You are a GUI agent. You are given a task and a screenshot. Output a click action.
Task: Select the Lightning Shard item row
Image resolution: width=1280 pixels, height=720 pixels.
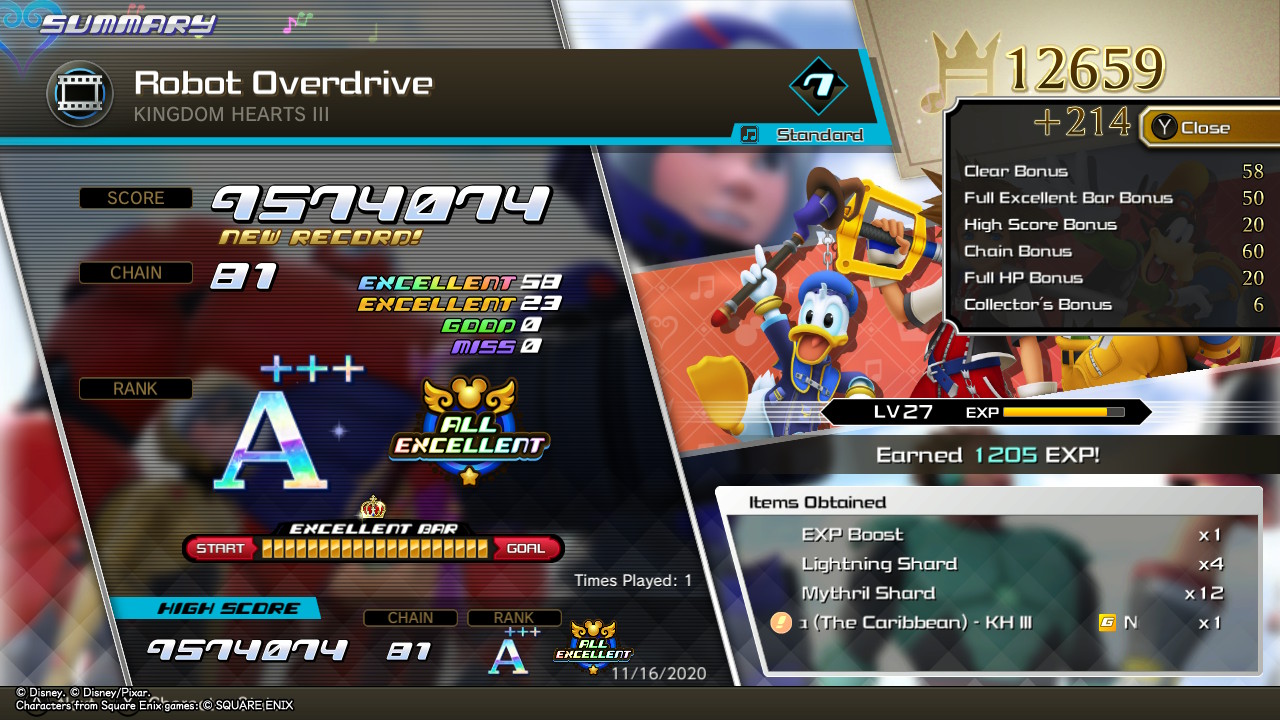point(990,564)
